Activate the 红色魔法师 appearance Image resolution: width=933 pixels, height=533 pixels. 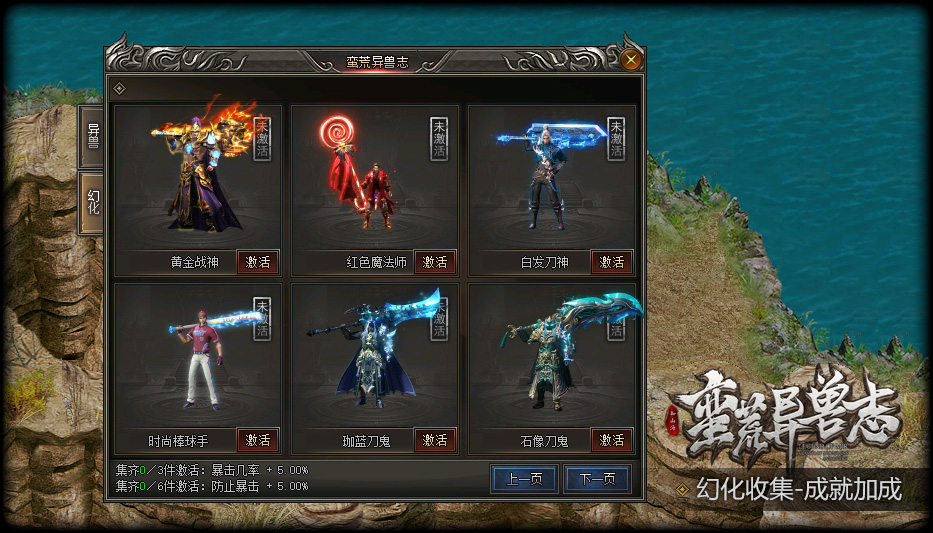point(435,262)
